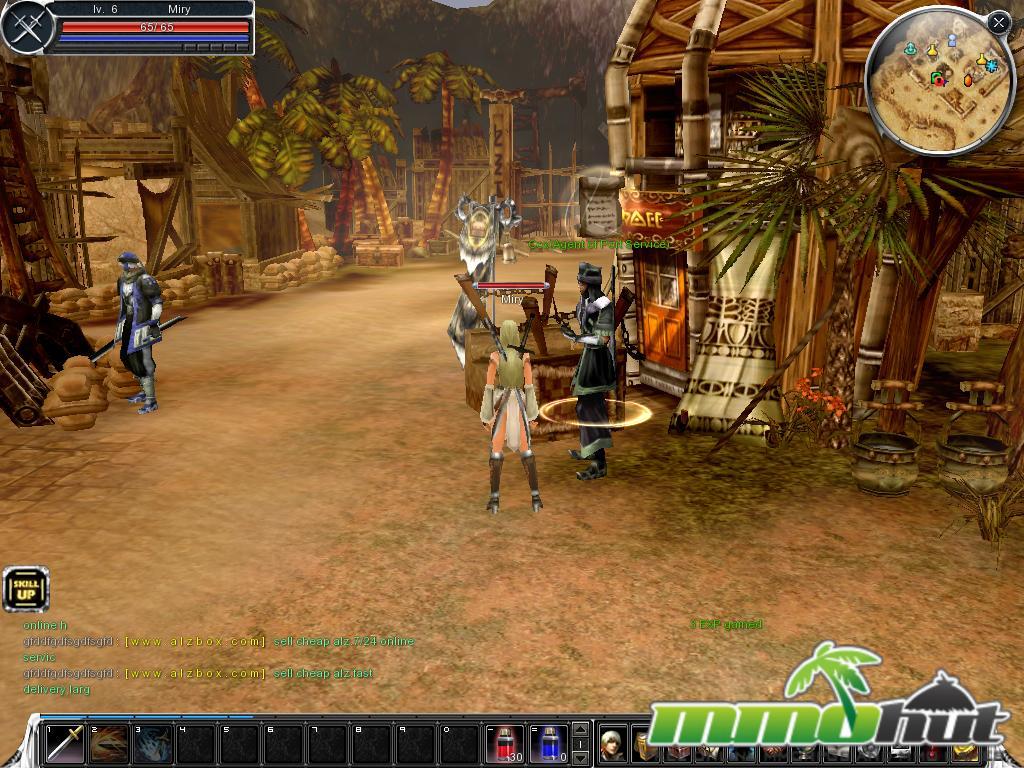Activate the orange skill in hotbar slot 2
1024x768 pixels.
pos(109,744)
